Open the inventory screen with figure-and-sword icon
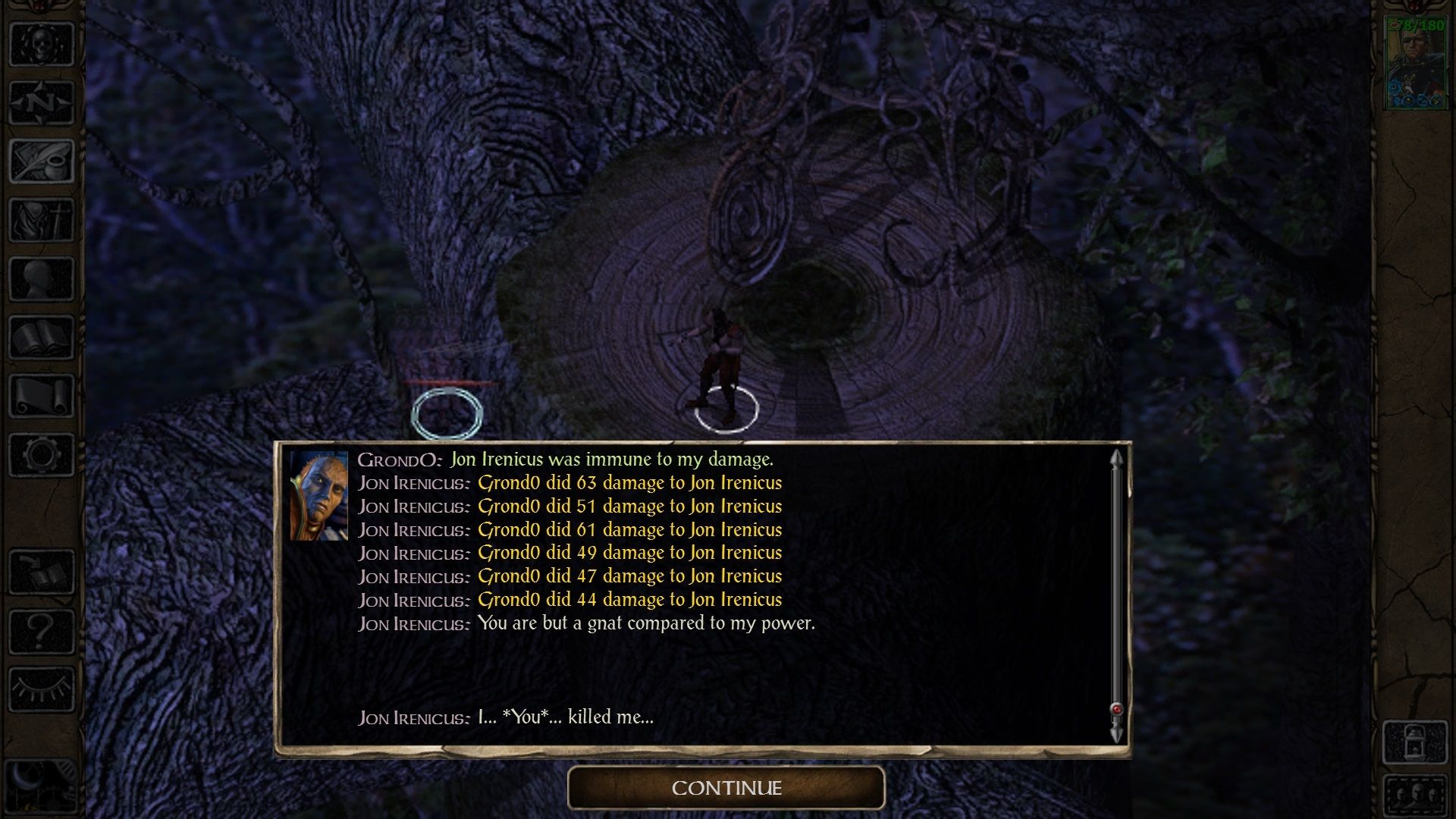The image size is (1456, 819). [42, 221]
